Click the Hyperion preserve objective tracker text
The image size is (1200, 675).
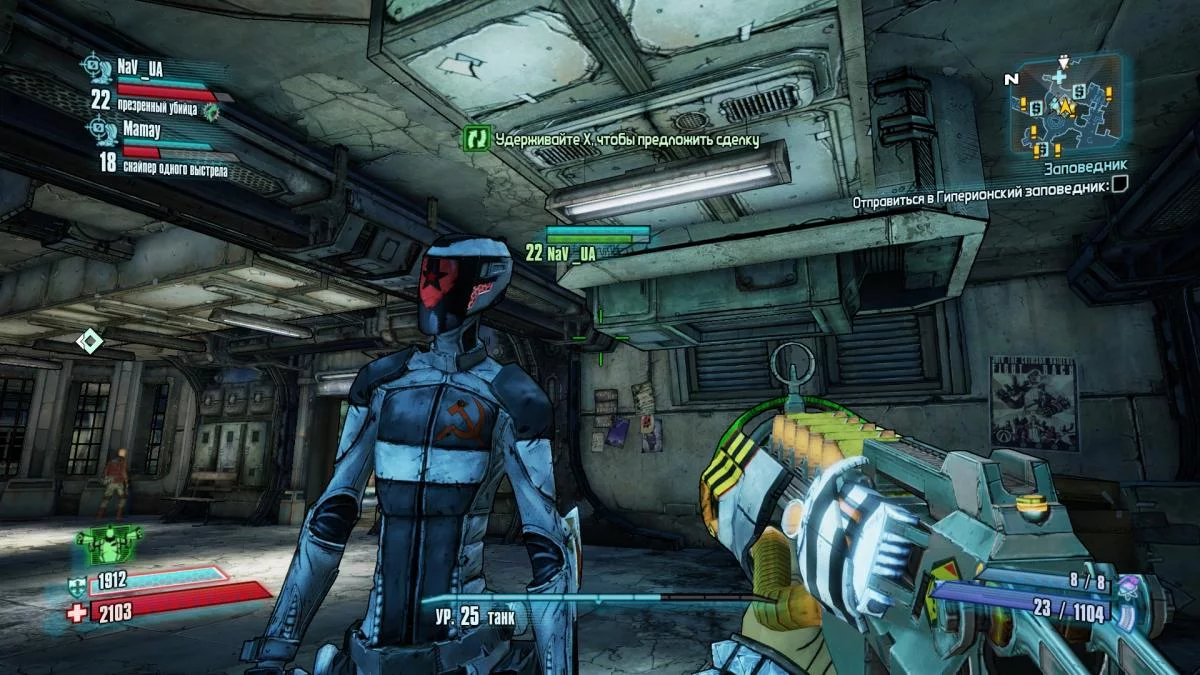(x=980, y=201)
